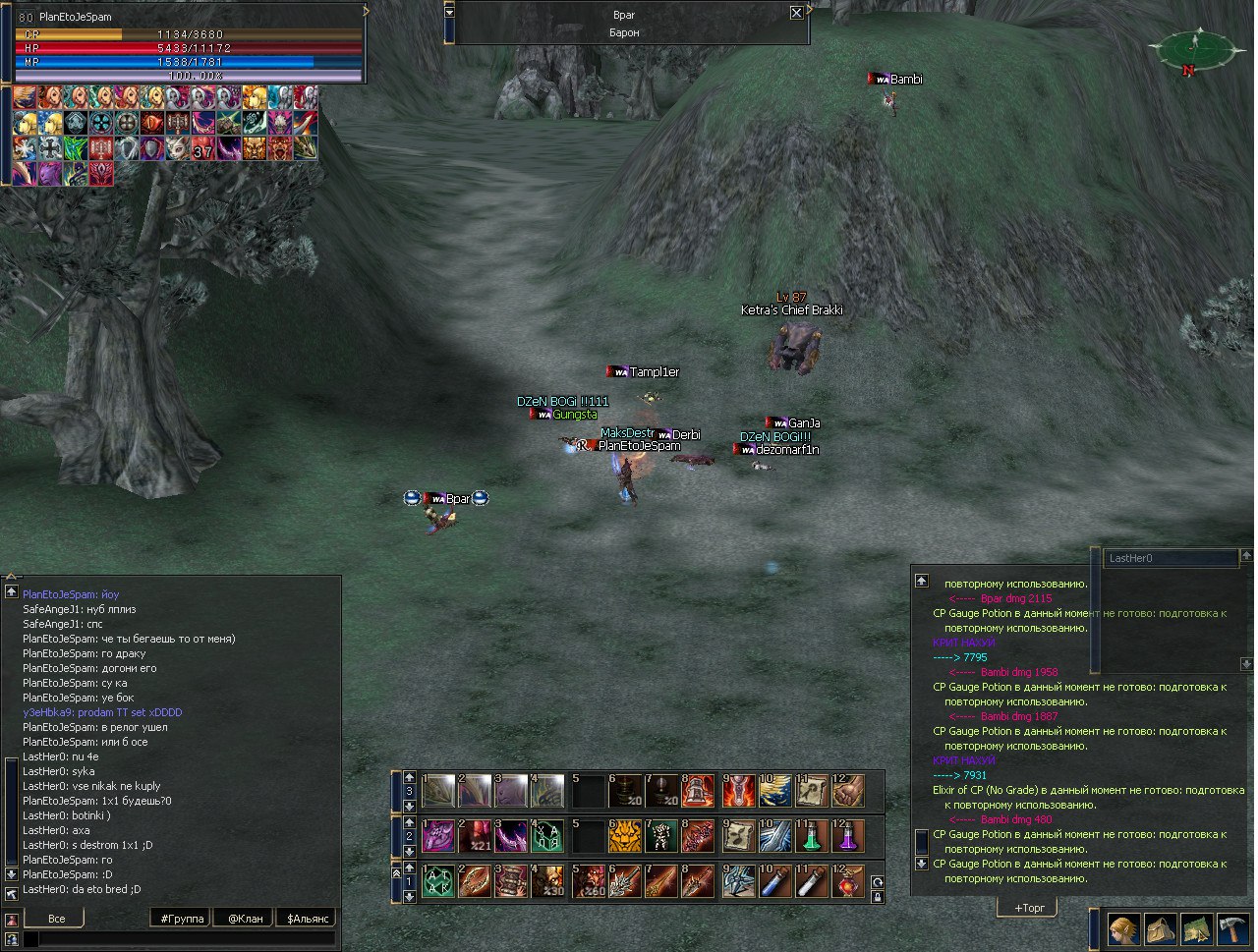The height and width of the screenshot is (952, 1258).
Task: Click the chat message input field
Action: pyautogui.click(x=182, y=939)
